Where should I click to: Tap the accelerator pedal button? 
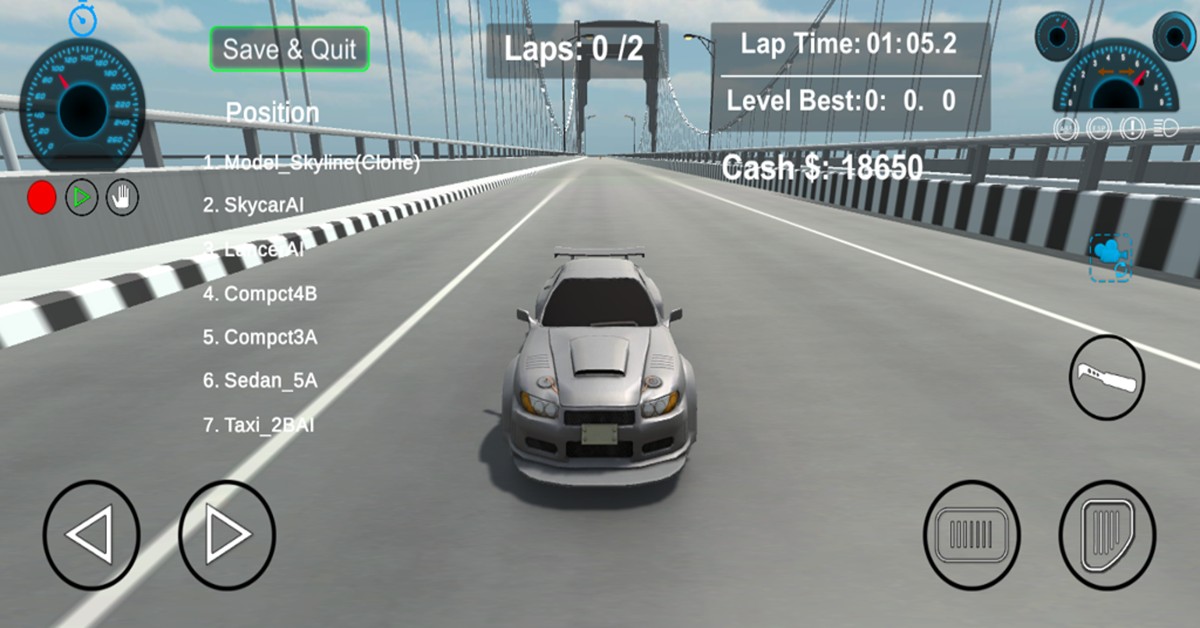click(x=1107, y=535)
